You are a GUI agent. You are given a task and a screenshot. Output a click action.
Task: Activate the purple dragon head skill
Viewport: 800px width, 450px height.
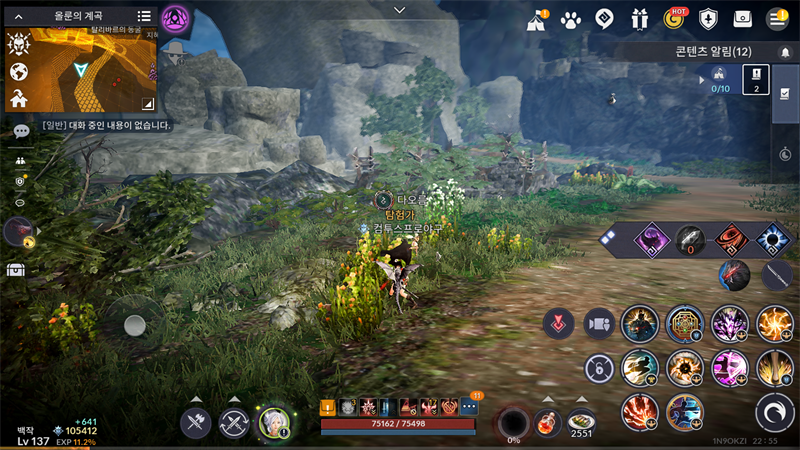pyautogui.click(x=729, y=324)
